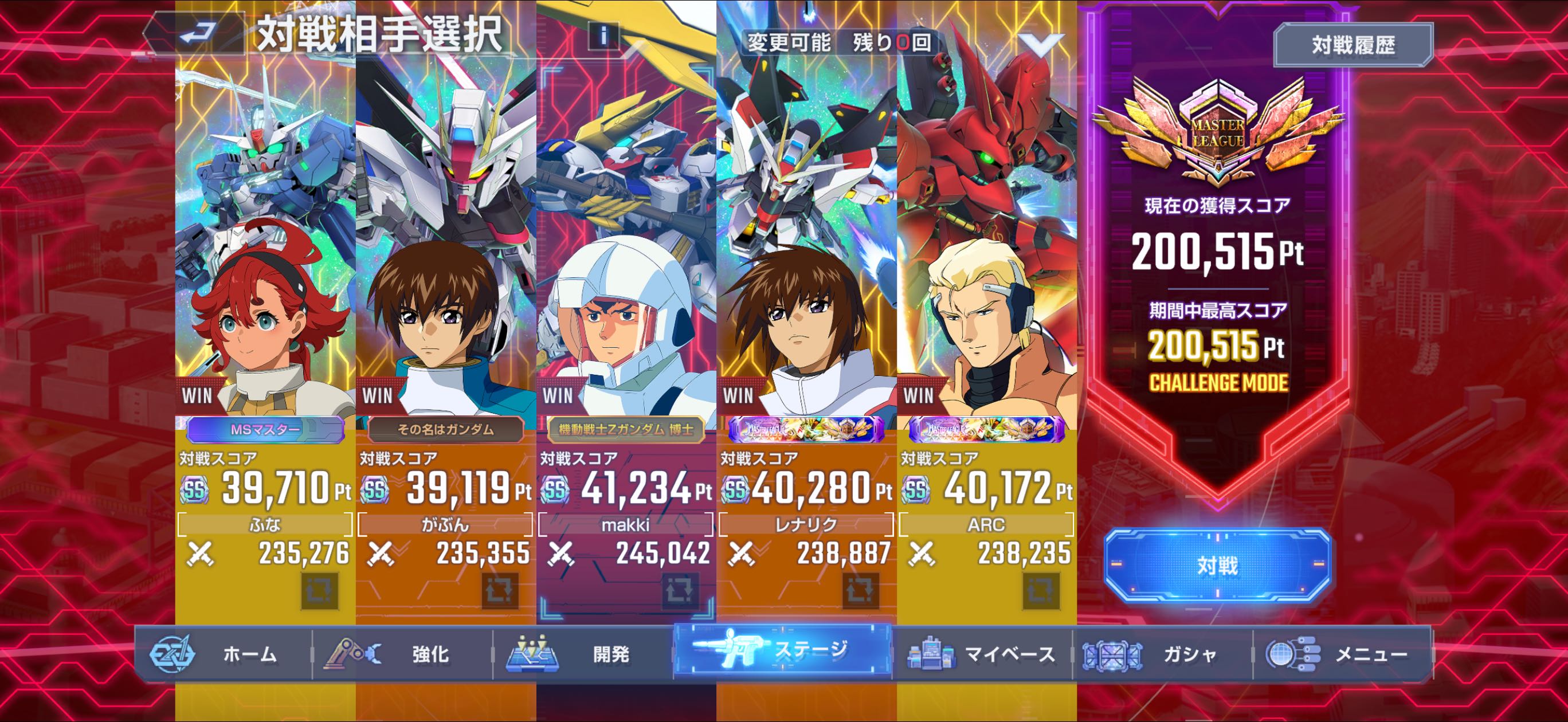Open the ステージ stage tab

[x=782, y=652]
